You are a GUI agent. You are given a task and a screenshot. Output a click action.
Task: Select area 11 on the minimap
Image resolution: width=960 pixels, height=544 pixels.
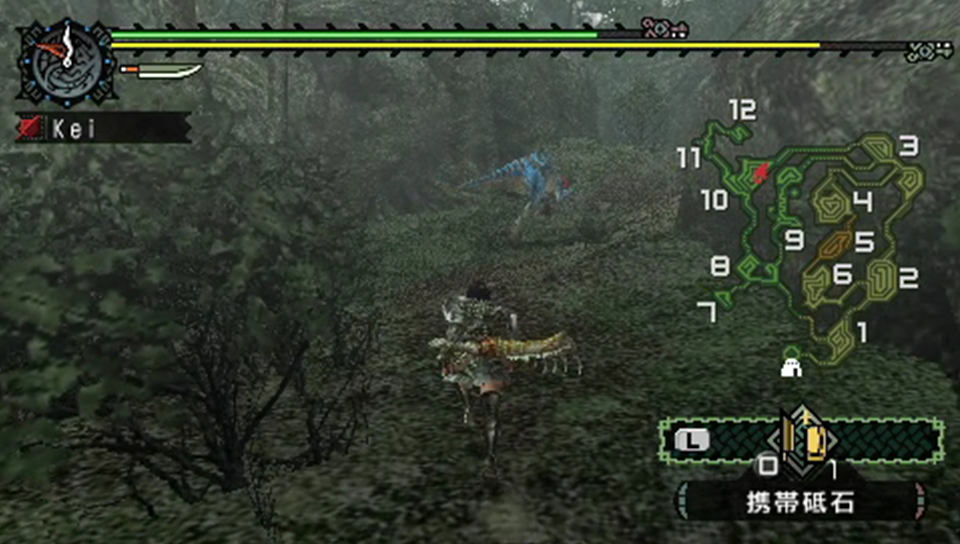click(688, 158)
